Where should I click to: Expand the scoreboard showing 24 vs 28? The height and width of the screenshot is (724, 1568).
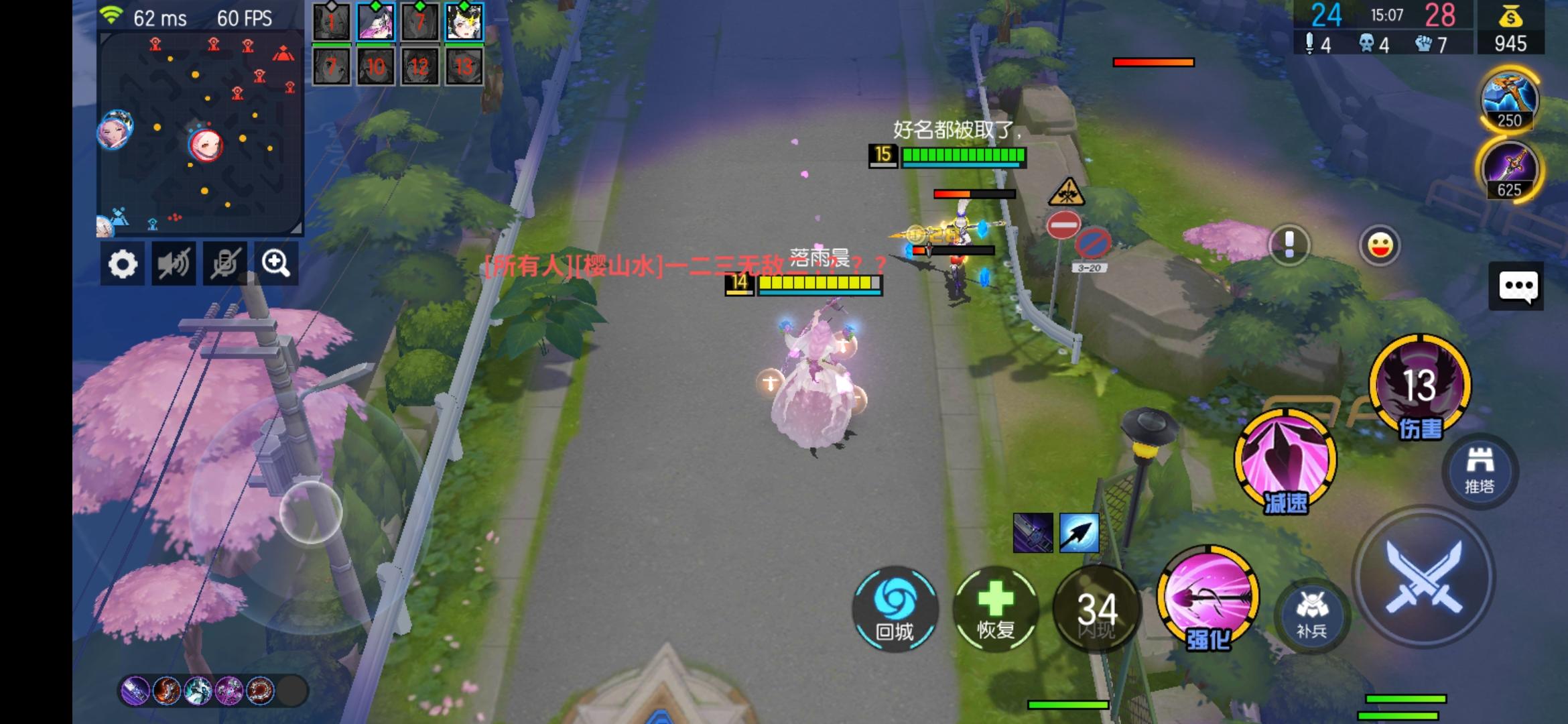[1380, 15]
